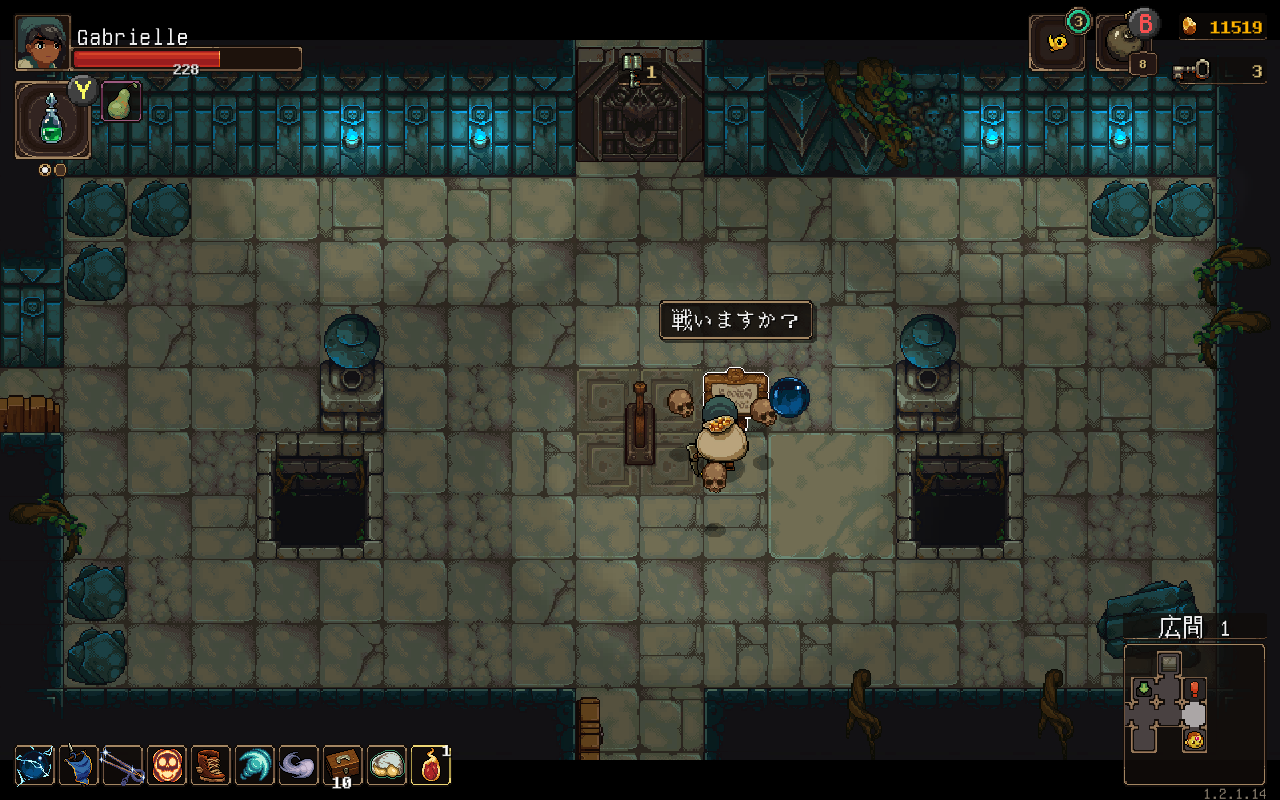The image size is (1280, 800).
Task: Select the purple wisp relic icon
Action: pyautogui.click(x=298, y=766)
